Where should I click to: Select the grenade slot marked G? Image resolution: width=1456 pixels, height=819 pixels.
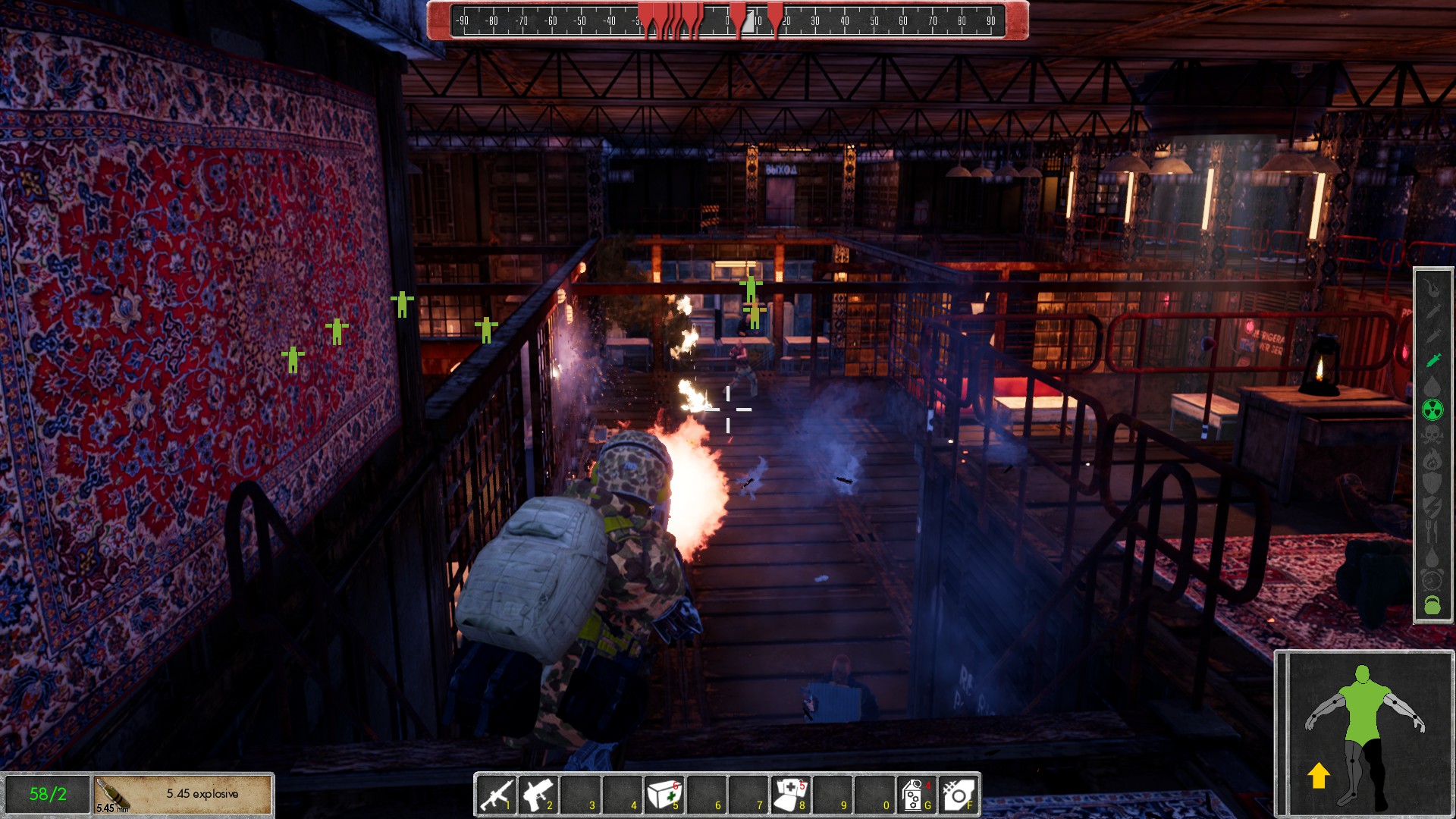(916, 794)
